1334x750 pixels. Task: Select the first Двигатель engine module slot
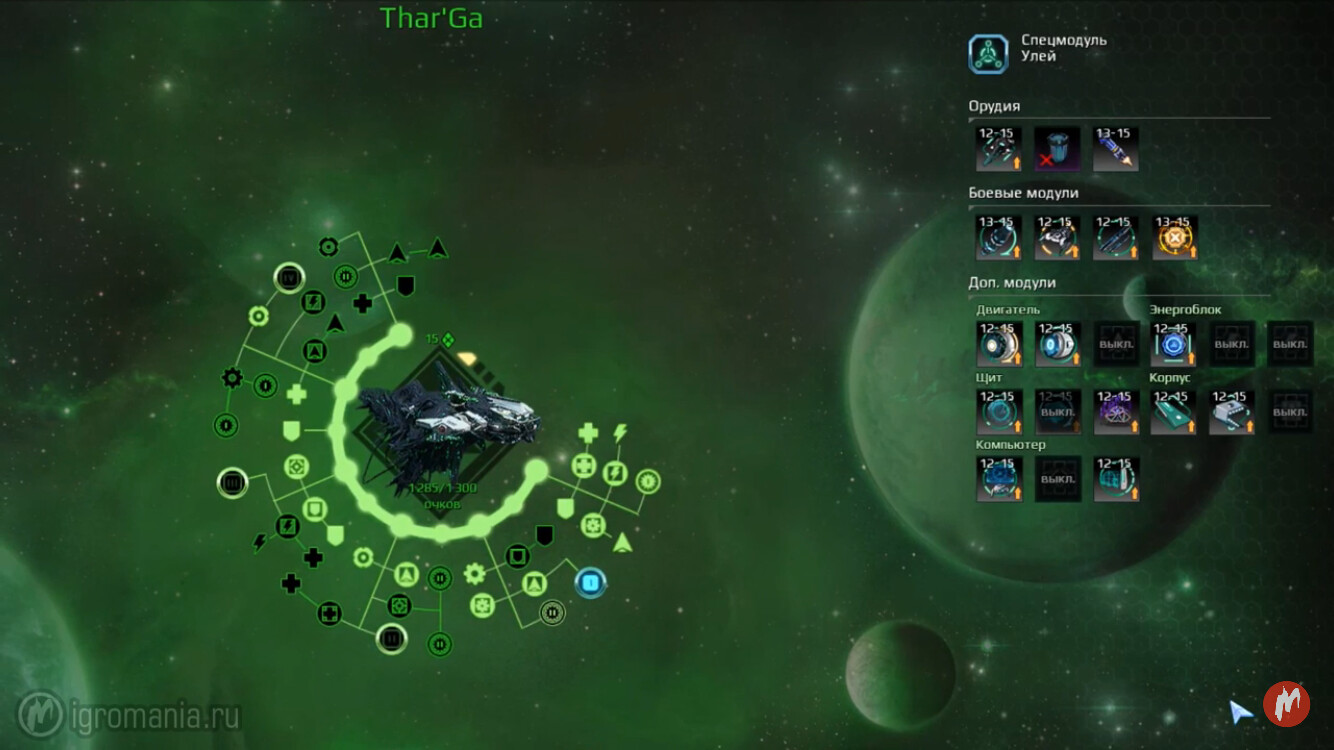pos(999,344)
